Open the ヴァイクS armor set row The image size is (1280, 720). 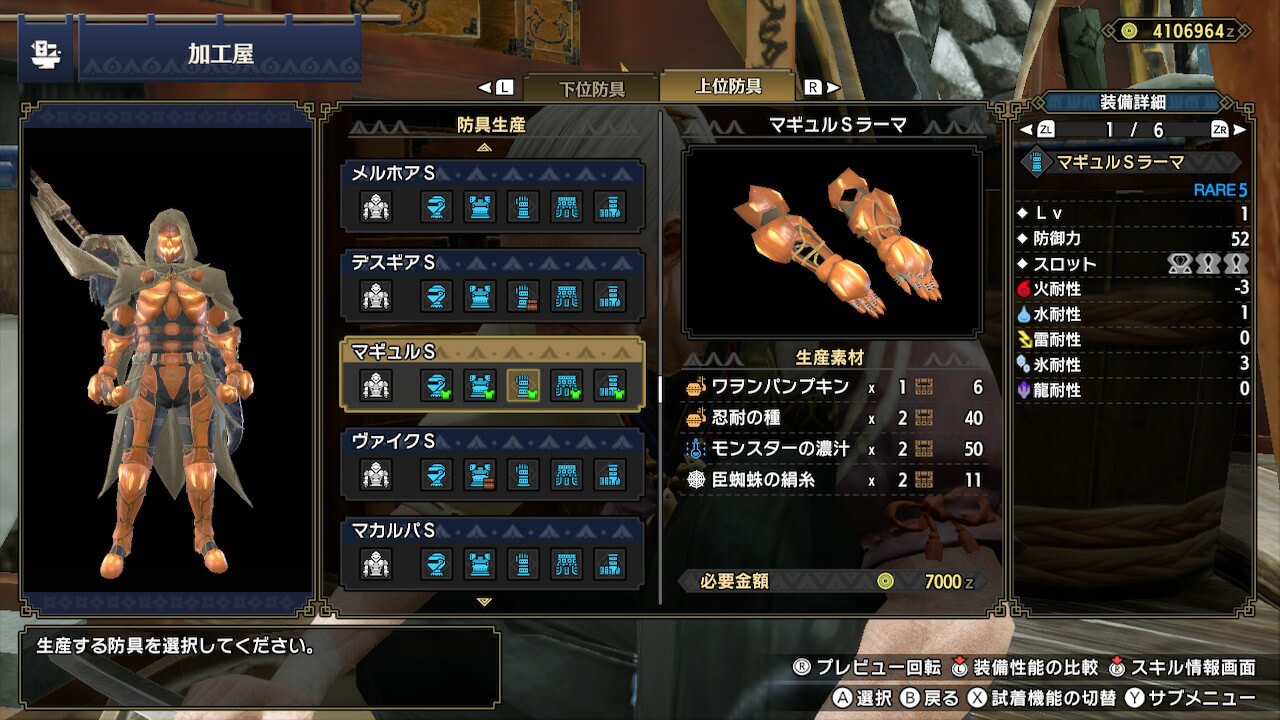(x=492, y=464)
